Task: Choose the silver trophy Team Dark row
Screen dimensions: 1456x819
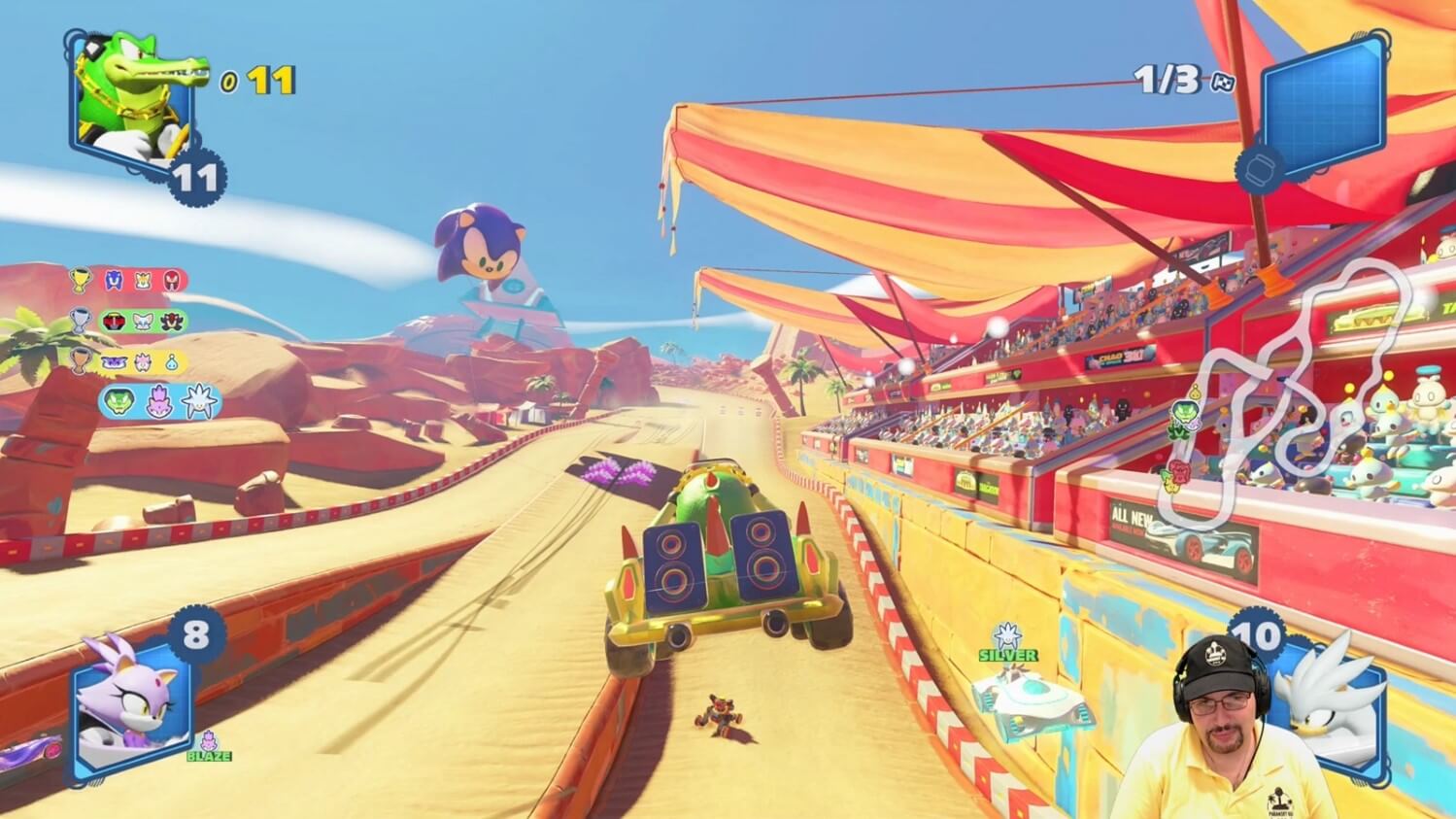Action: click(x=129, y=321)
